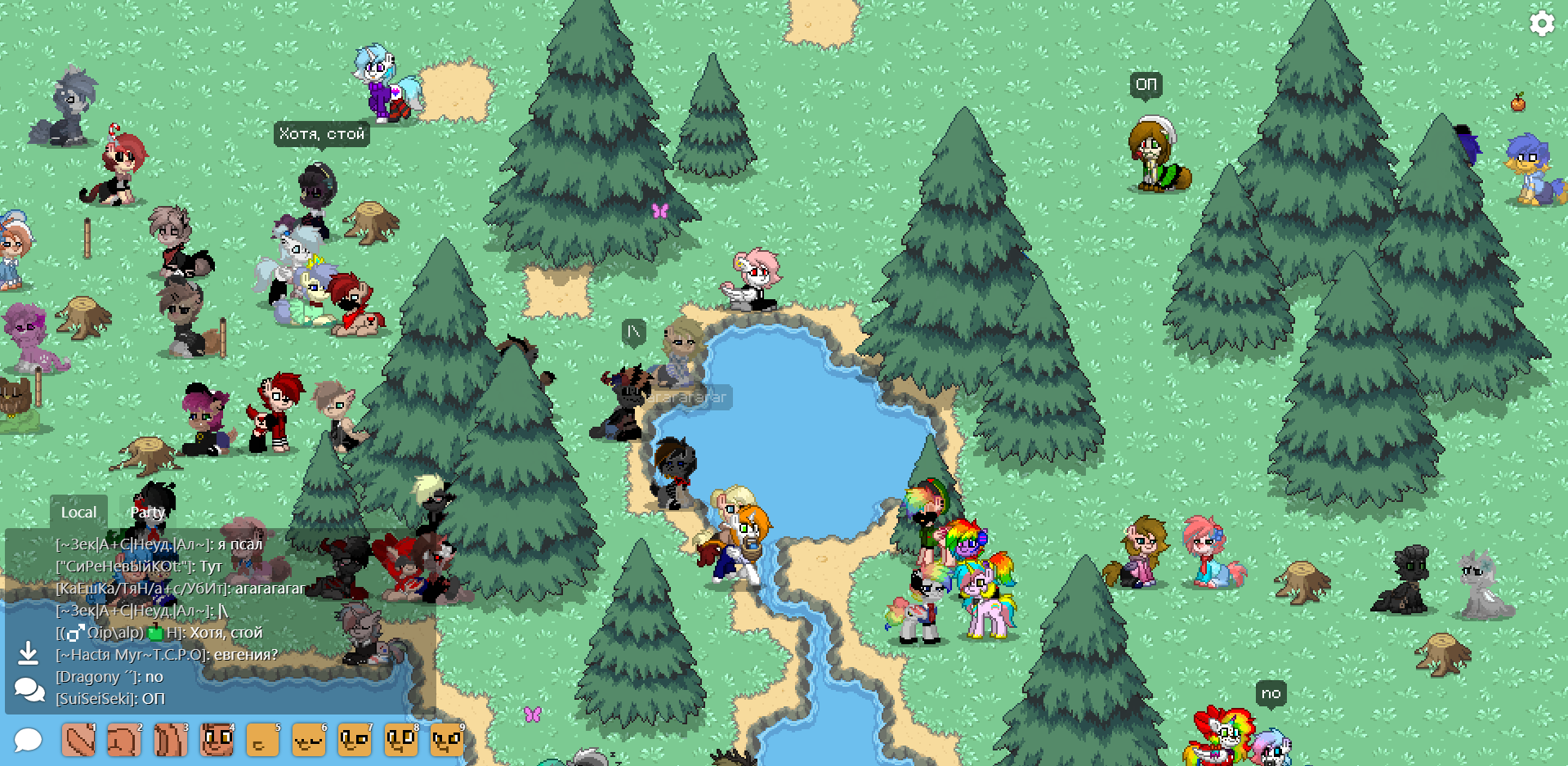1568x766 pixels.
Task: Use action bar slot 1
Action: 78,741
